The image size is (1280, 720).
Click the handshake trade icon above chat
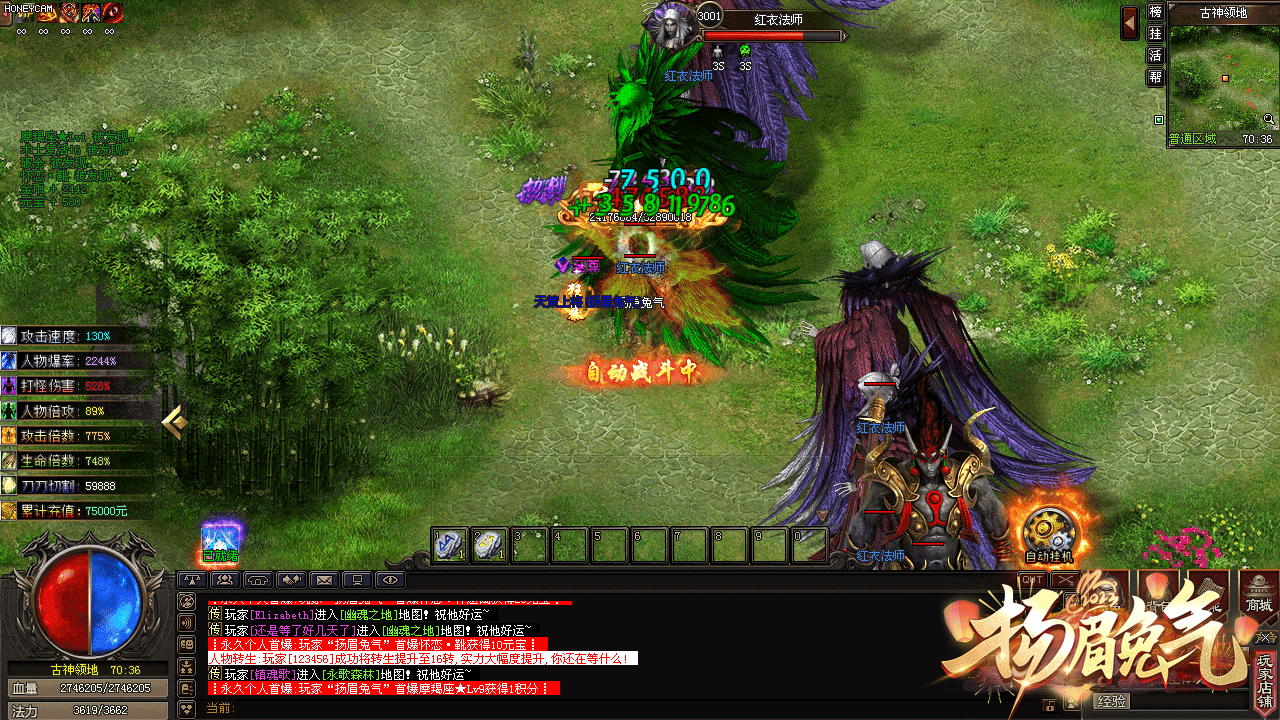(x=291, y=579)
